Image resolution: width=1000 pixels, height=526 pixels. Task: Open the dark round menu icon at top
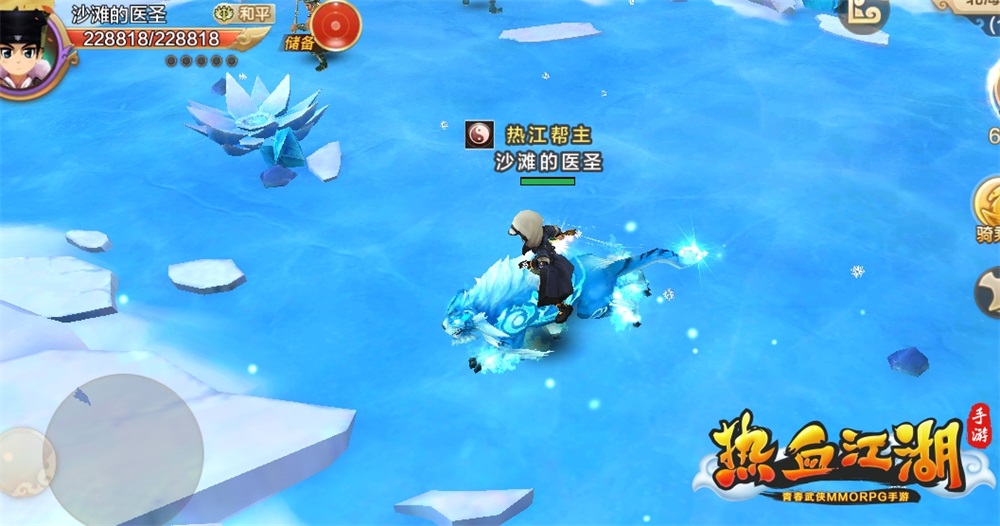pos(864,14)
